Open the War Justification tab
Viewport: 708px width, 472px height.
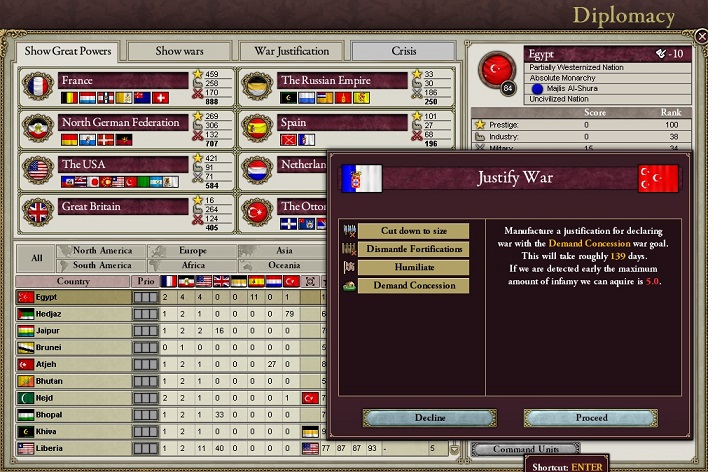[292, 51]
